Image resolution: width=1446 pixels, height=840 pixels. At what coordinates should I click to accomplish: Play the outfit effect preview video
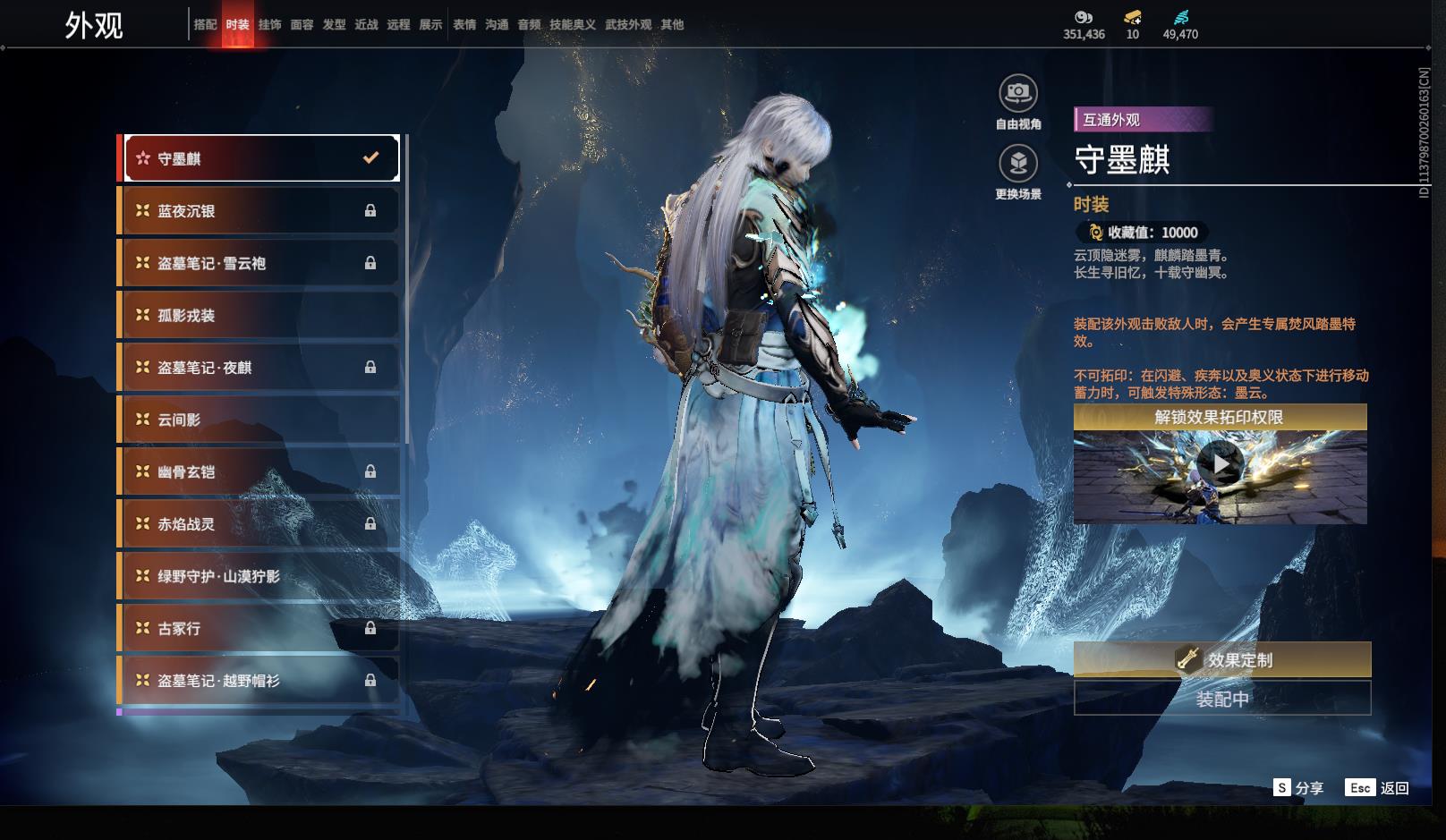(1220, 463)
